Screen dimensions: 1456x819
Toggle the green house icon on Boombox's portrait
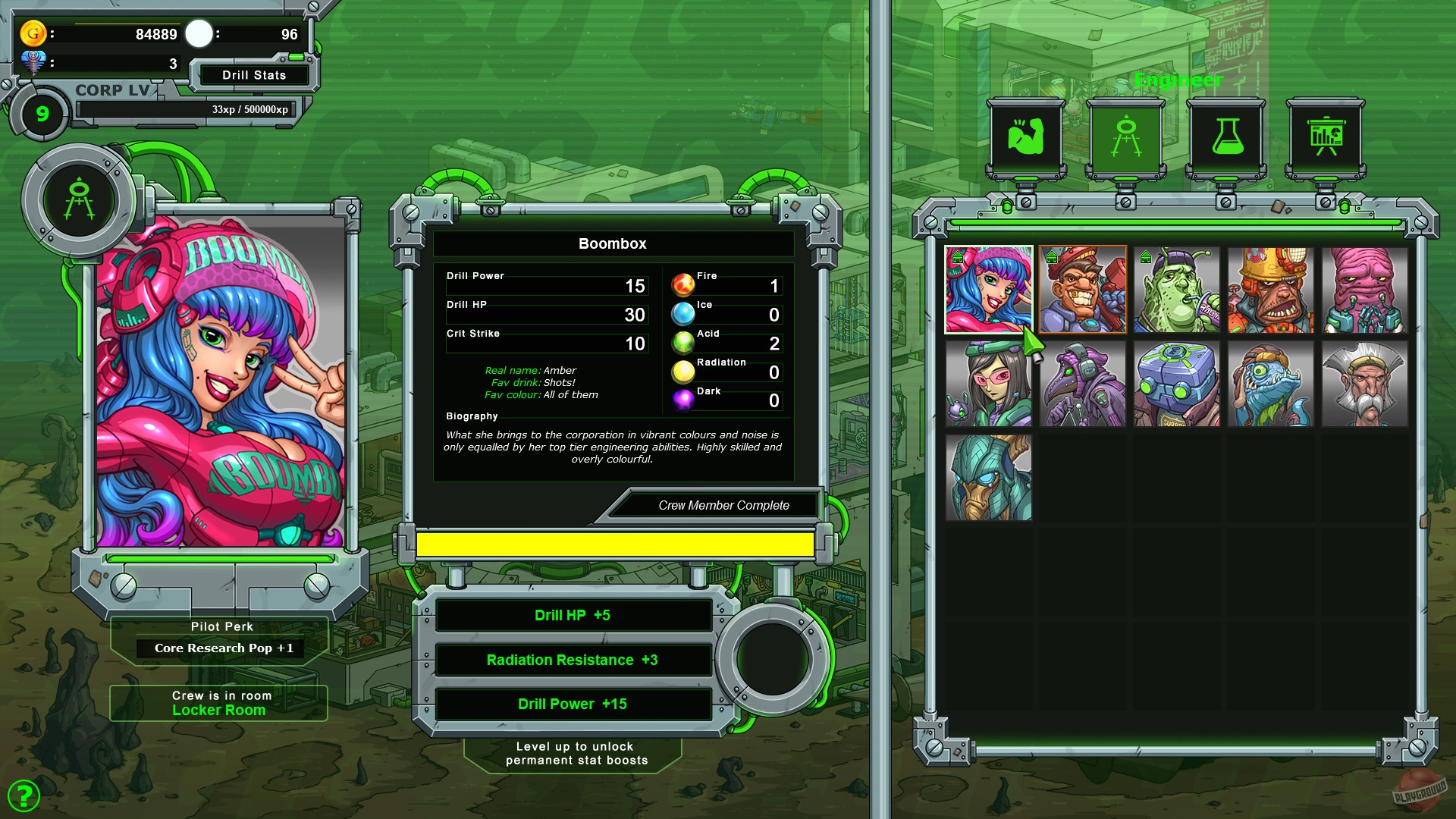pos(958,259)
